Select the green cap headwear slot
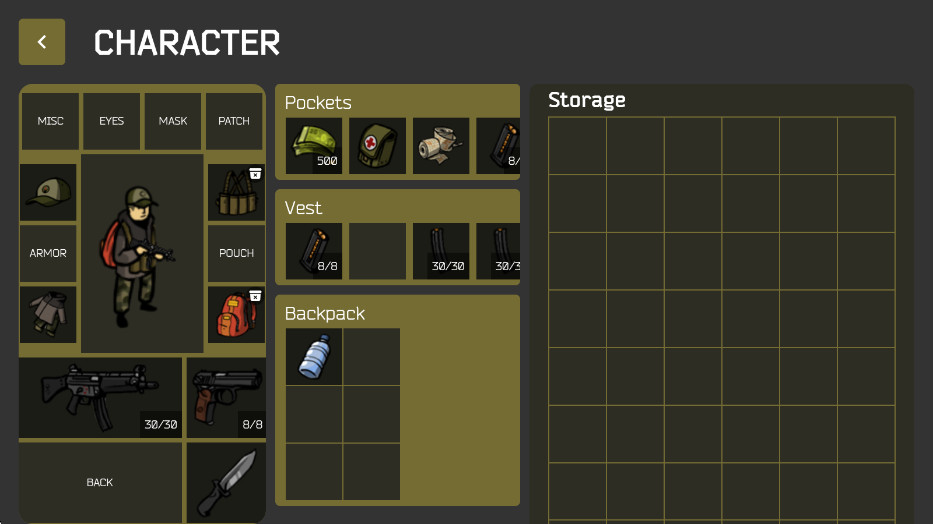Viewport: 933px width, 524px height. tap(48, 192)
